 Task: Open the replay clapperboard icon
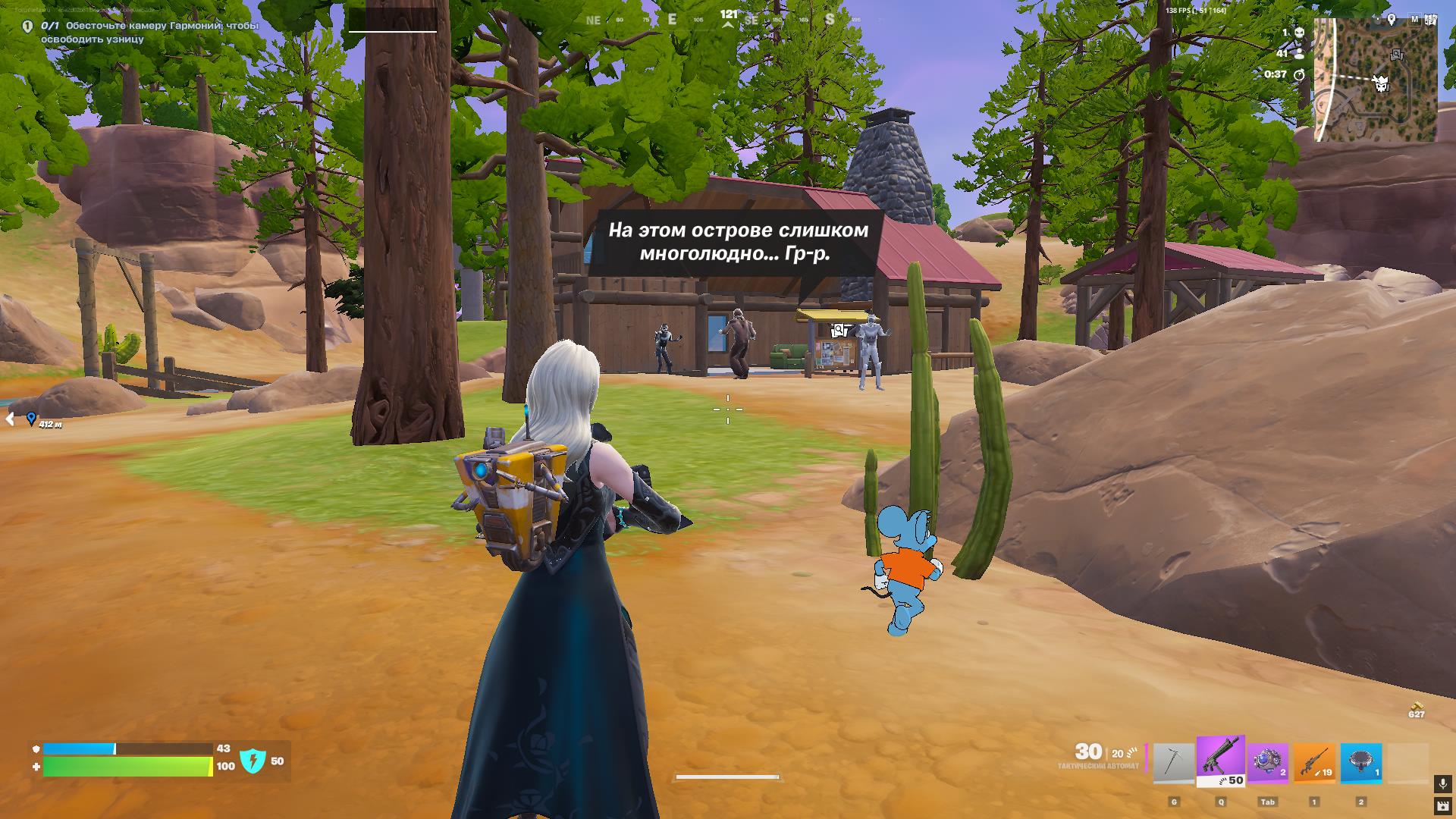point(1442,805)
